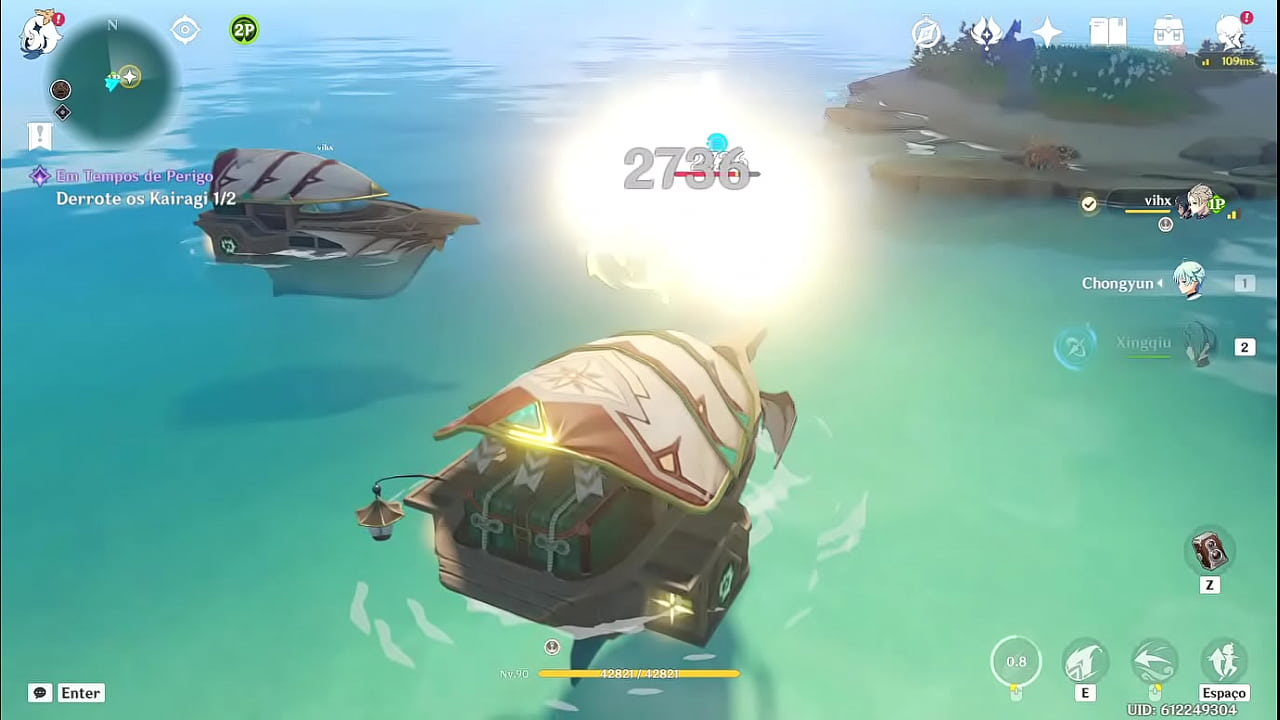
Task: Open the green 2P co-op menu
Action: click(x=243, y=30)
